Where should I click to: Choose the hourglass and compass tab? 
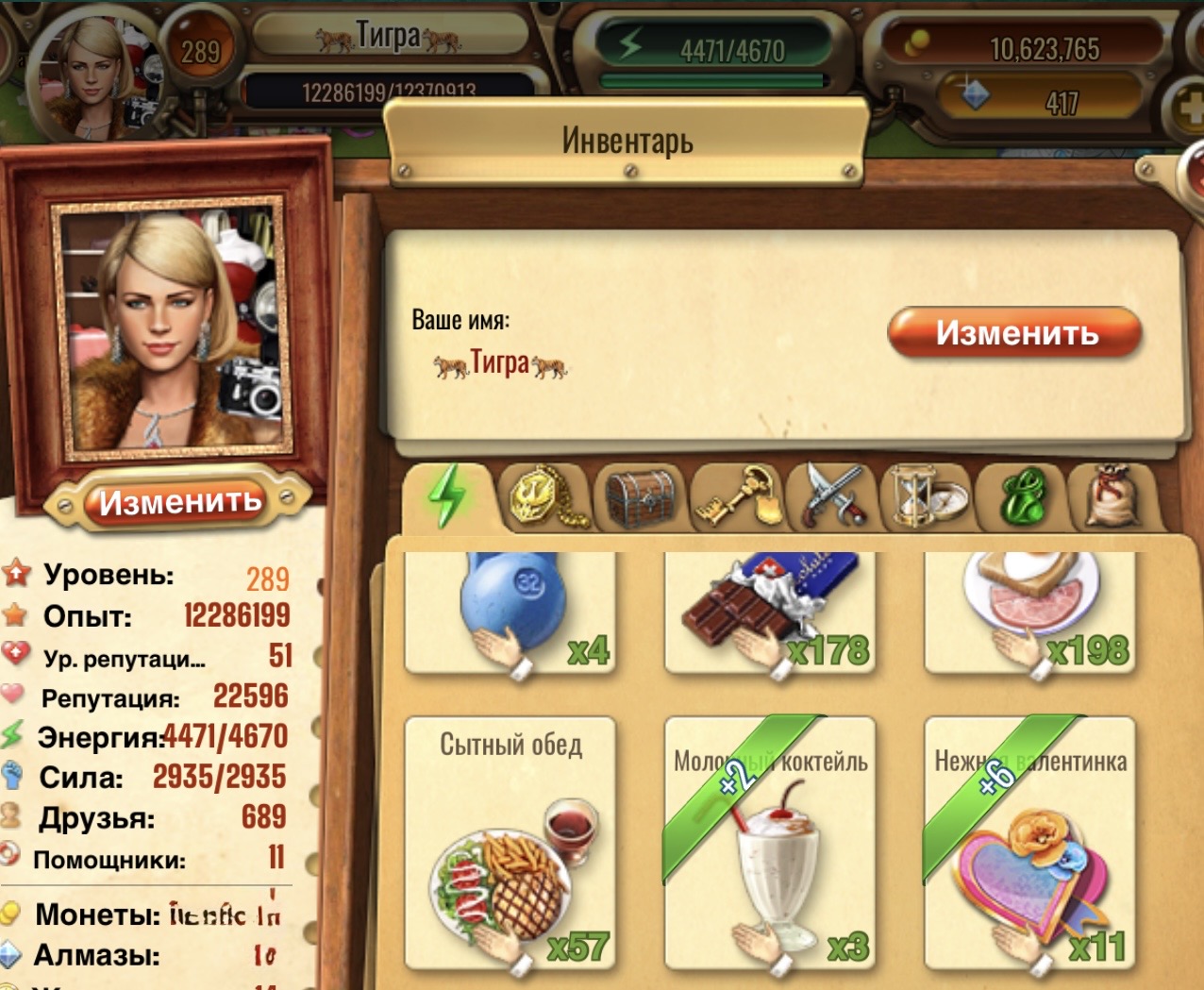[x=926, y=496]
